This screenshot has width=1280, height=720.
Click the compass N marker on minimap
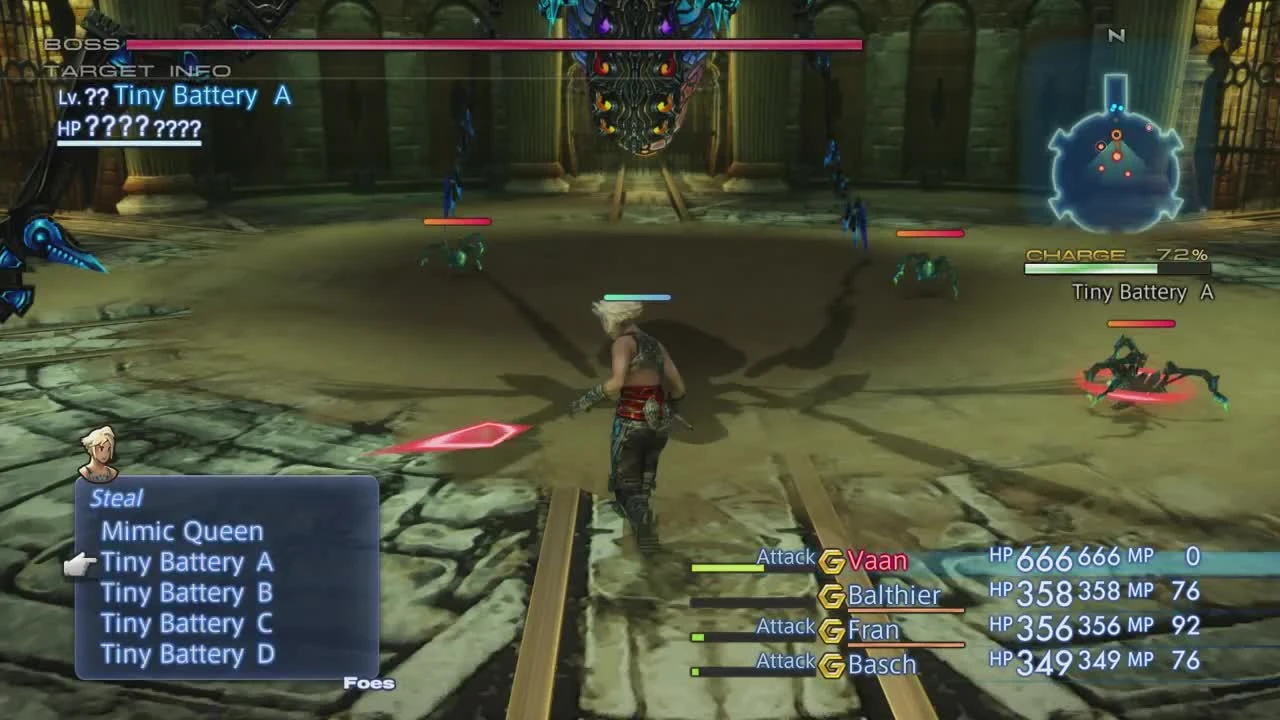tap(1117, 35)
